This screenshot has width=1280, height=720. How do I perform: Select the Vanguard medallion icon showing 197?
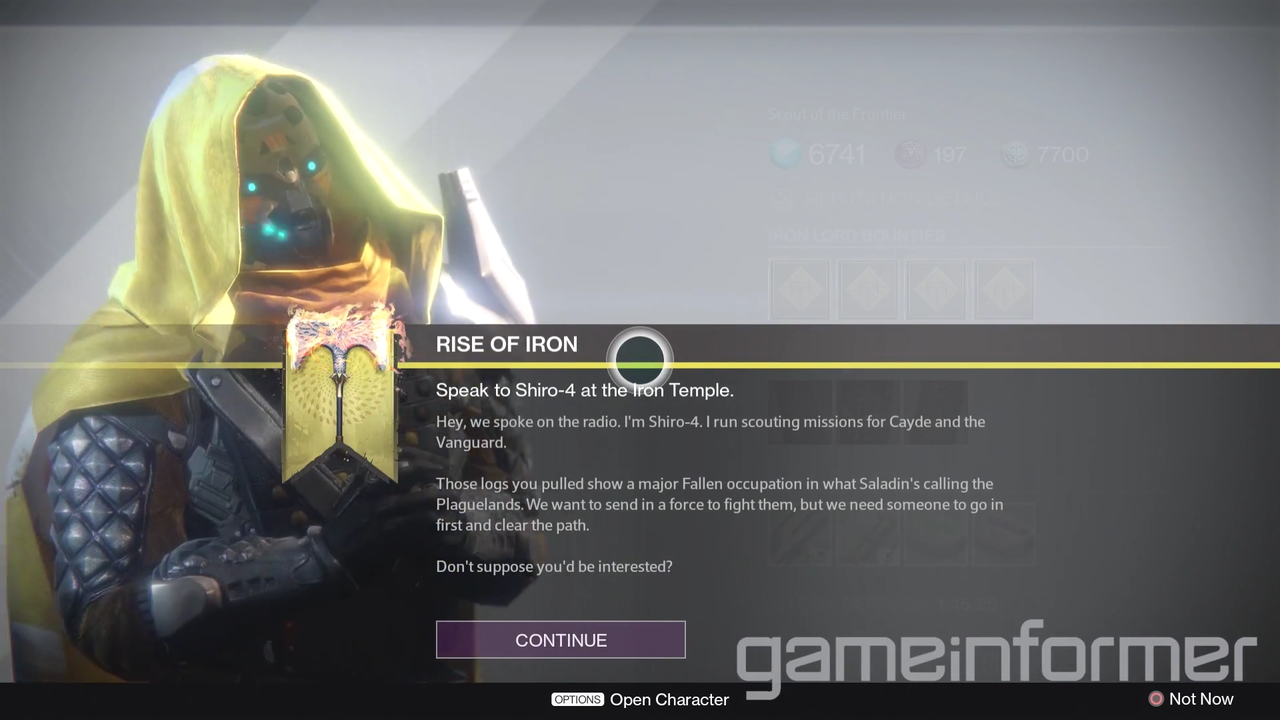click(908, 153)
